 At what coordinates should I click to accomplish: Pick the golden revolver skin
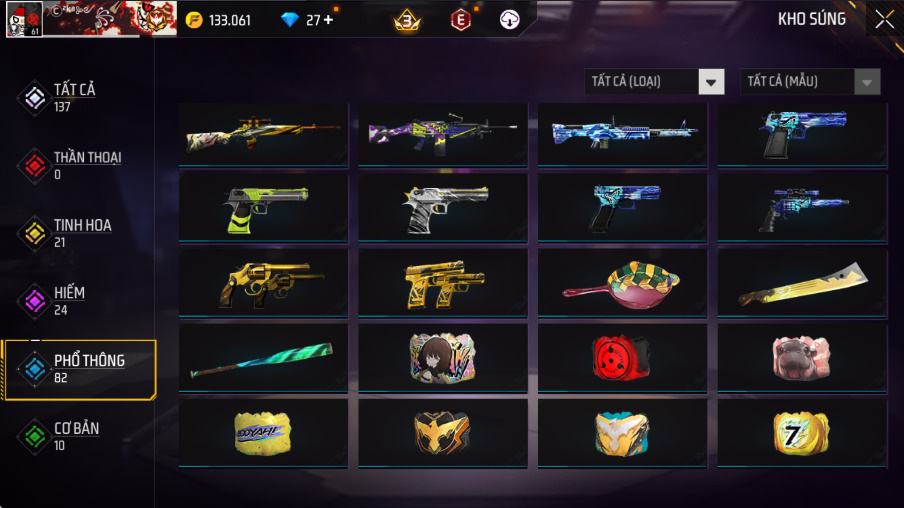263,283
